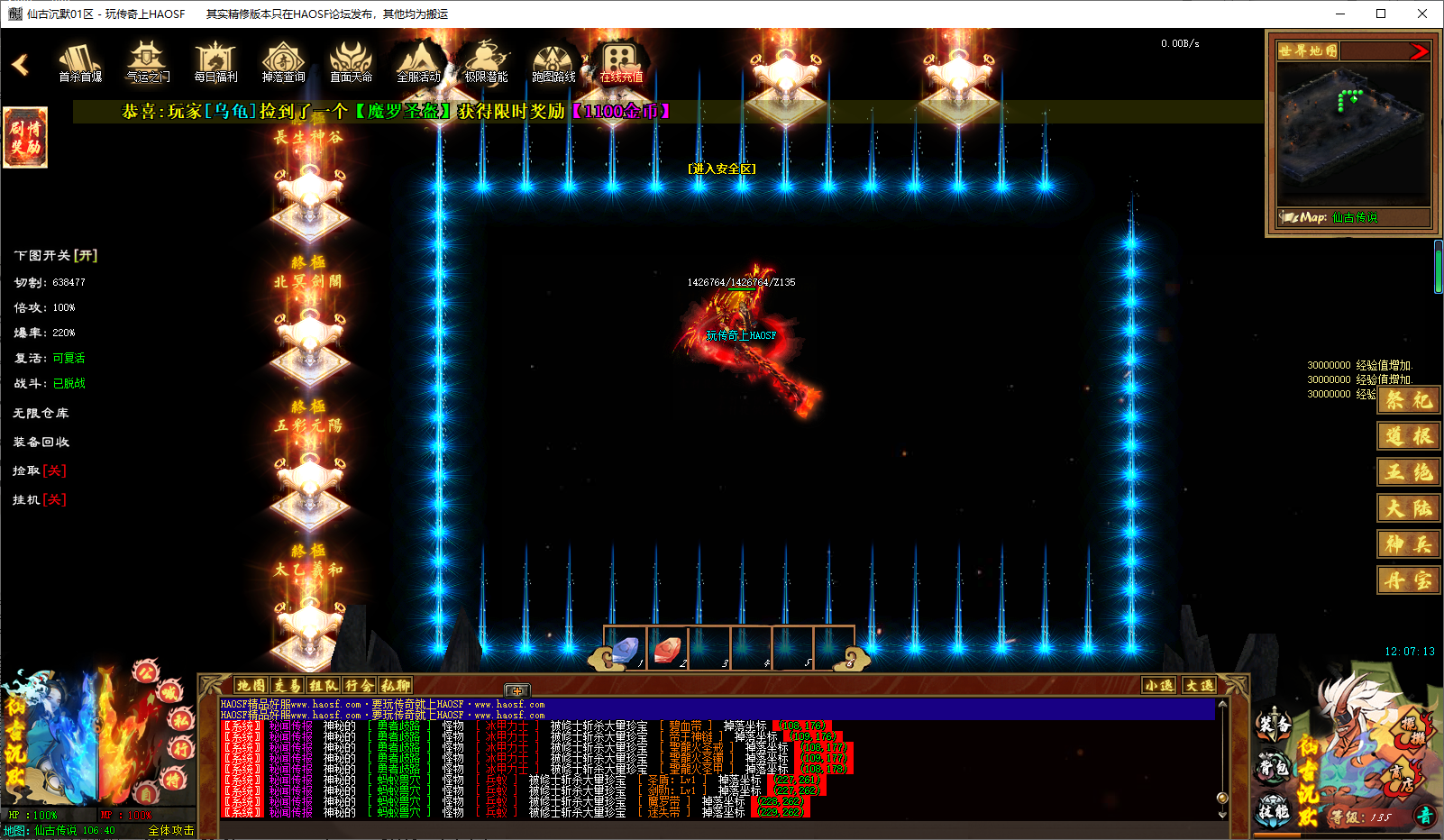
Task: Click the 在线充值 recharge icon
Action: coord(621,63)
